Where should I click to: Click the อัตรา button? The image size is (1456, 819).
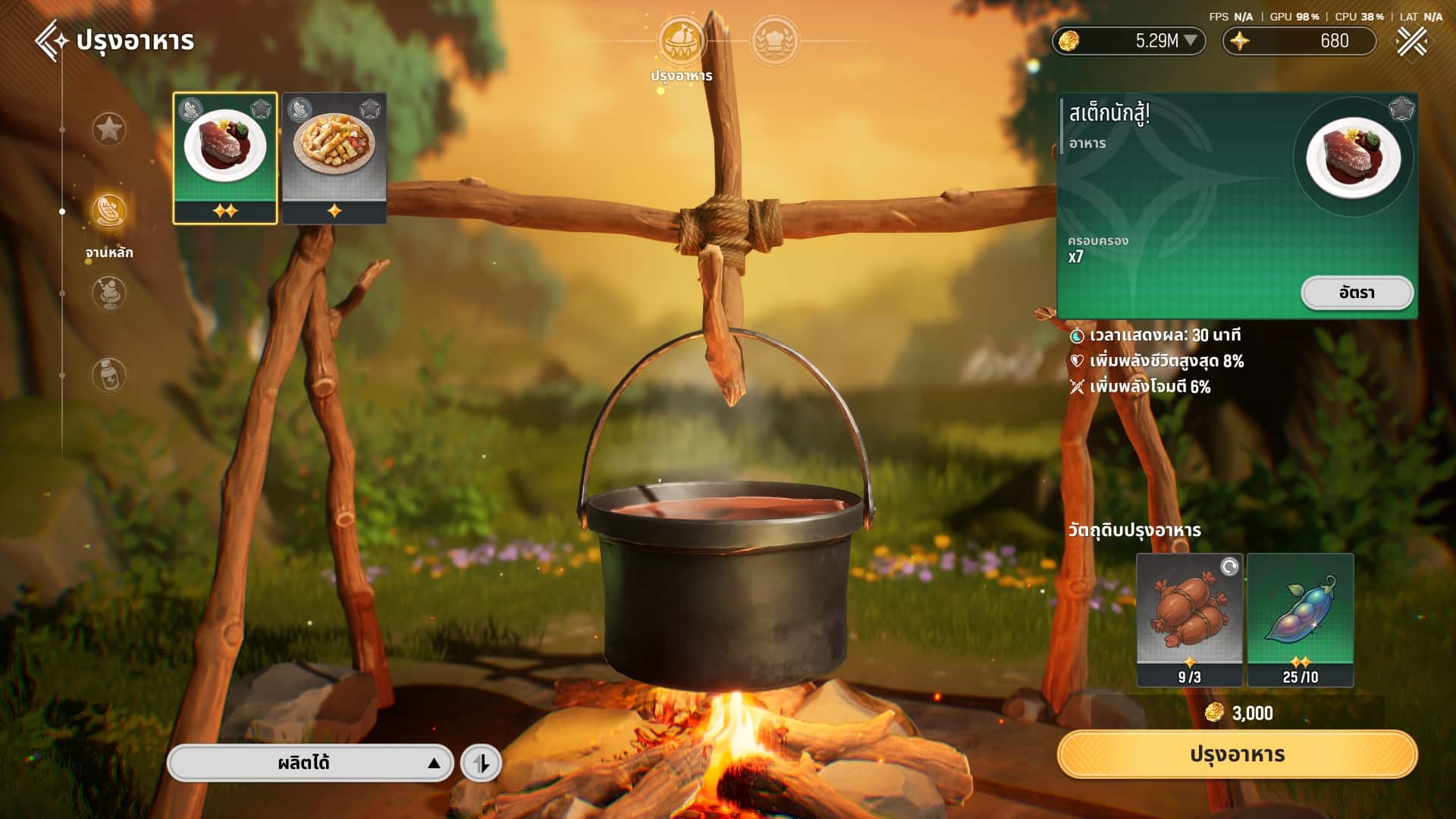[1357, 293]
